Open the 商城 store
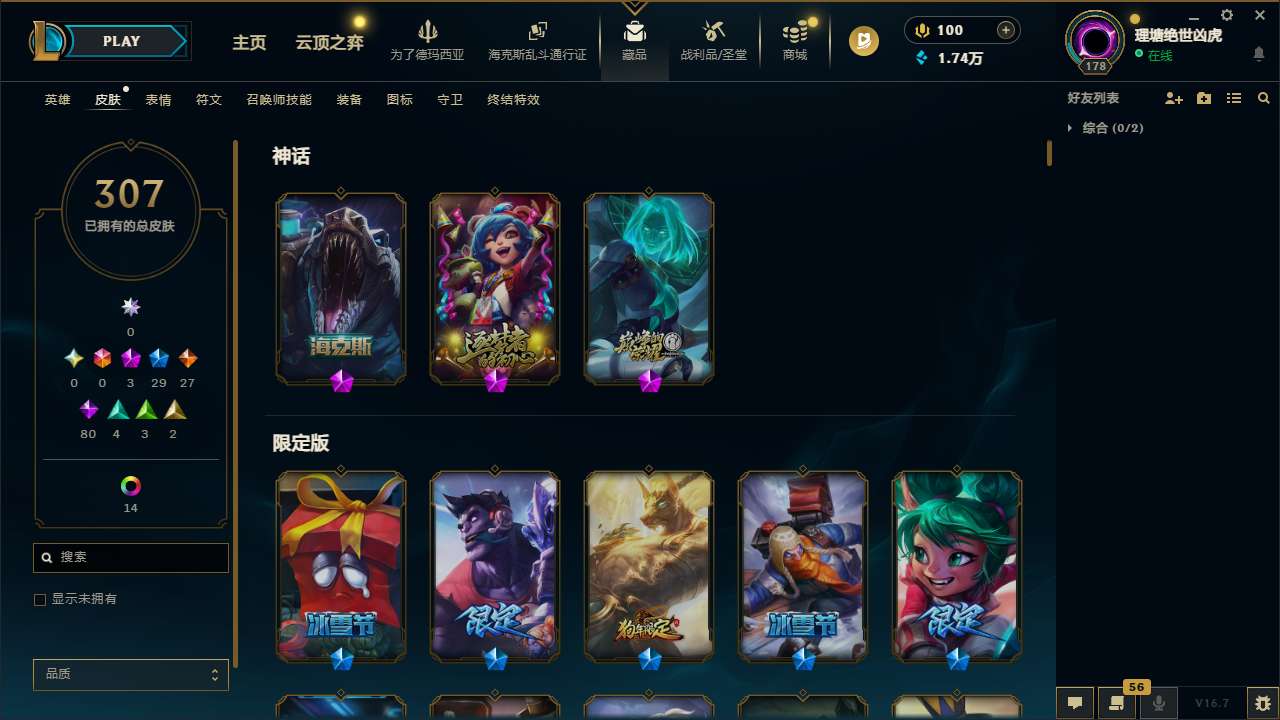The image size is (1280, 720). tap(794, 40)
